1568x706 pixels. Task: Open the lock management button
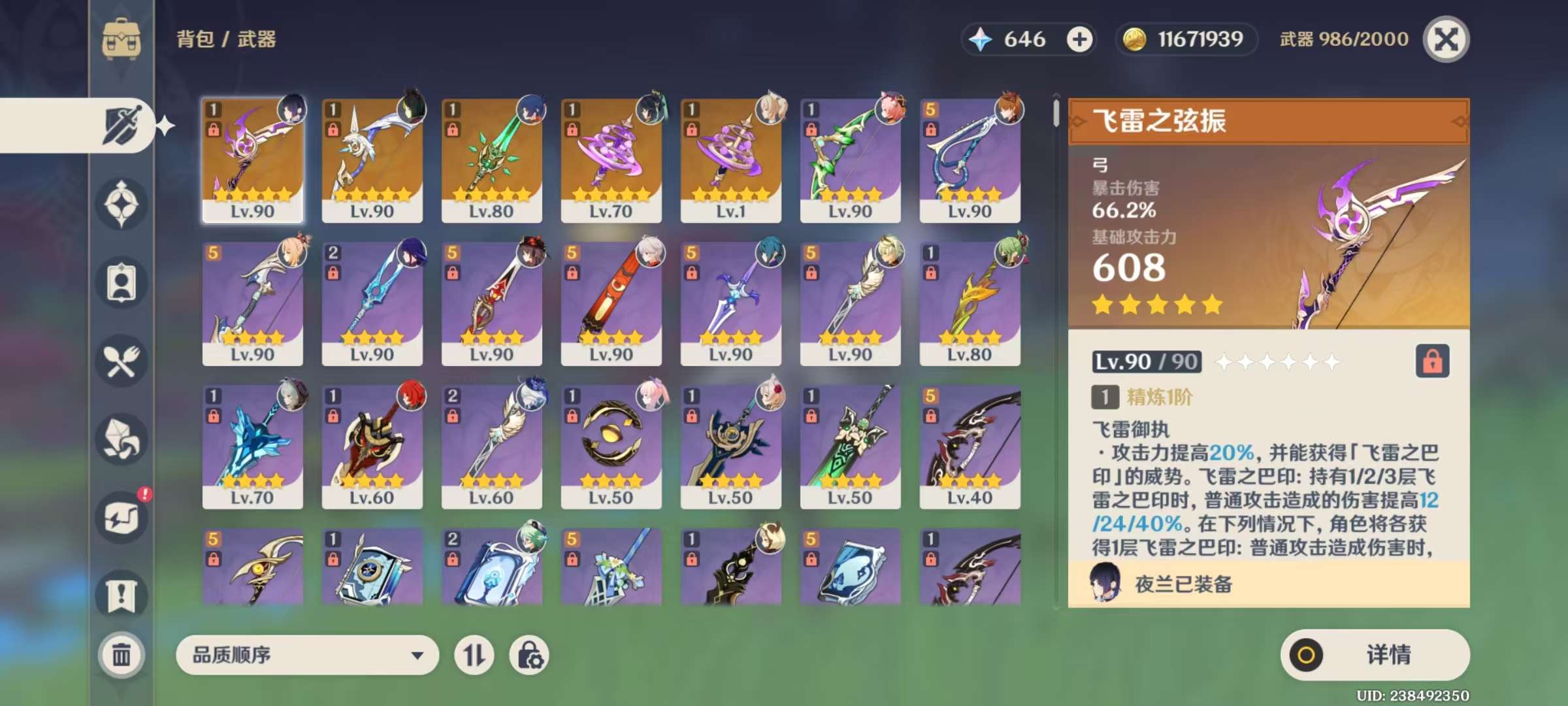pos(529,654)
